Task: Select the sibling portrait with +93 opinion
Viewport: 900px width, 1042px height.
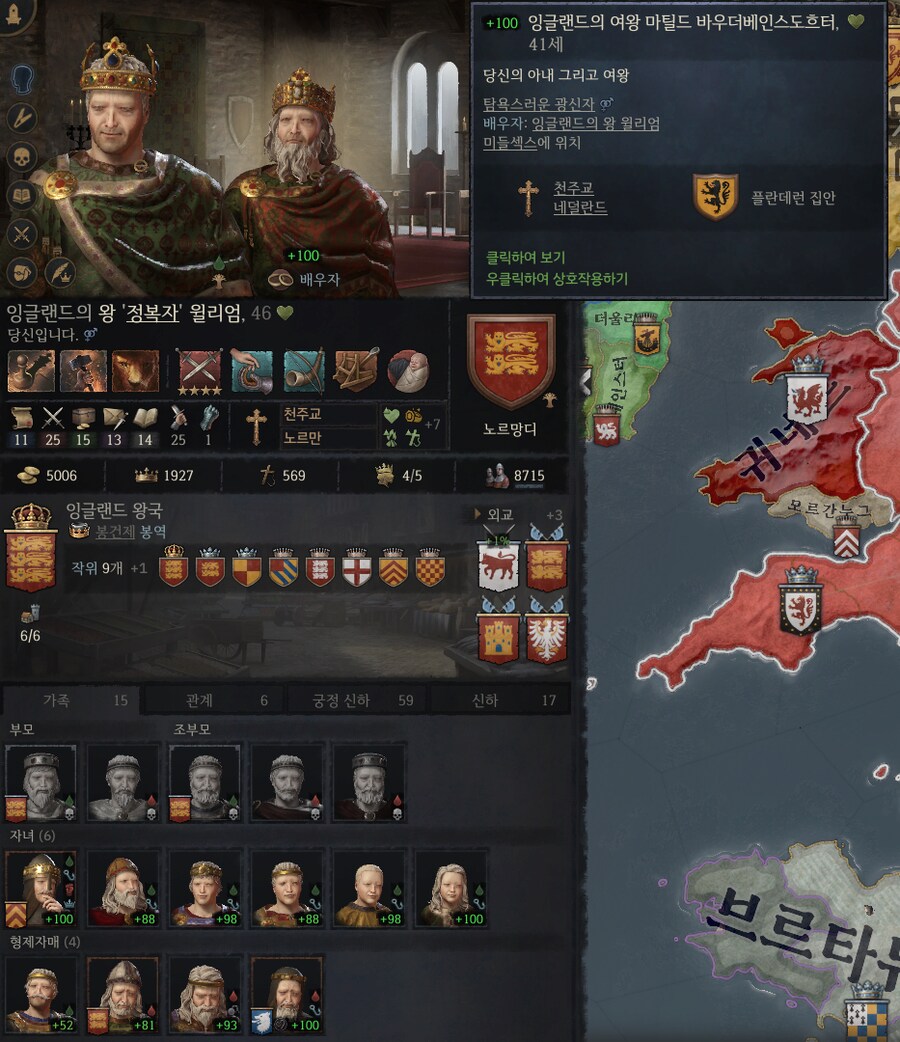Action: (x=205, y=996)
